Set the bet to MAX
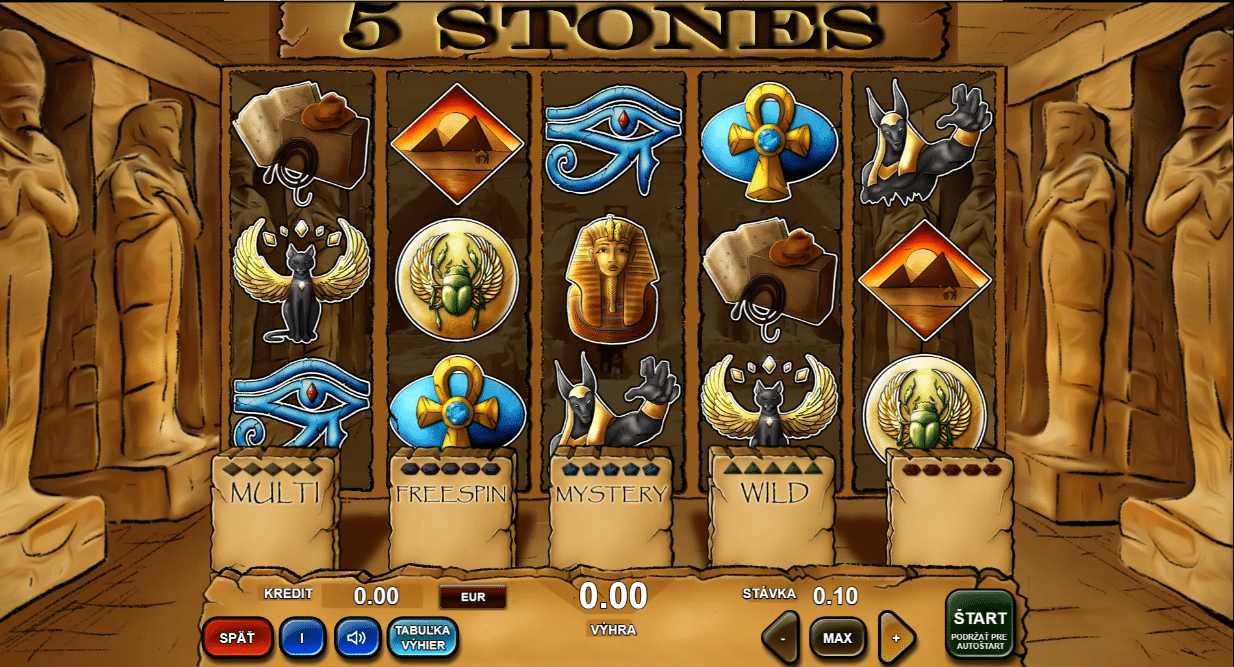 [x=837, y=637]
